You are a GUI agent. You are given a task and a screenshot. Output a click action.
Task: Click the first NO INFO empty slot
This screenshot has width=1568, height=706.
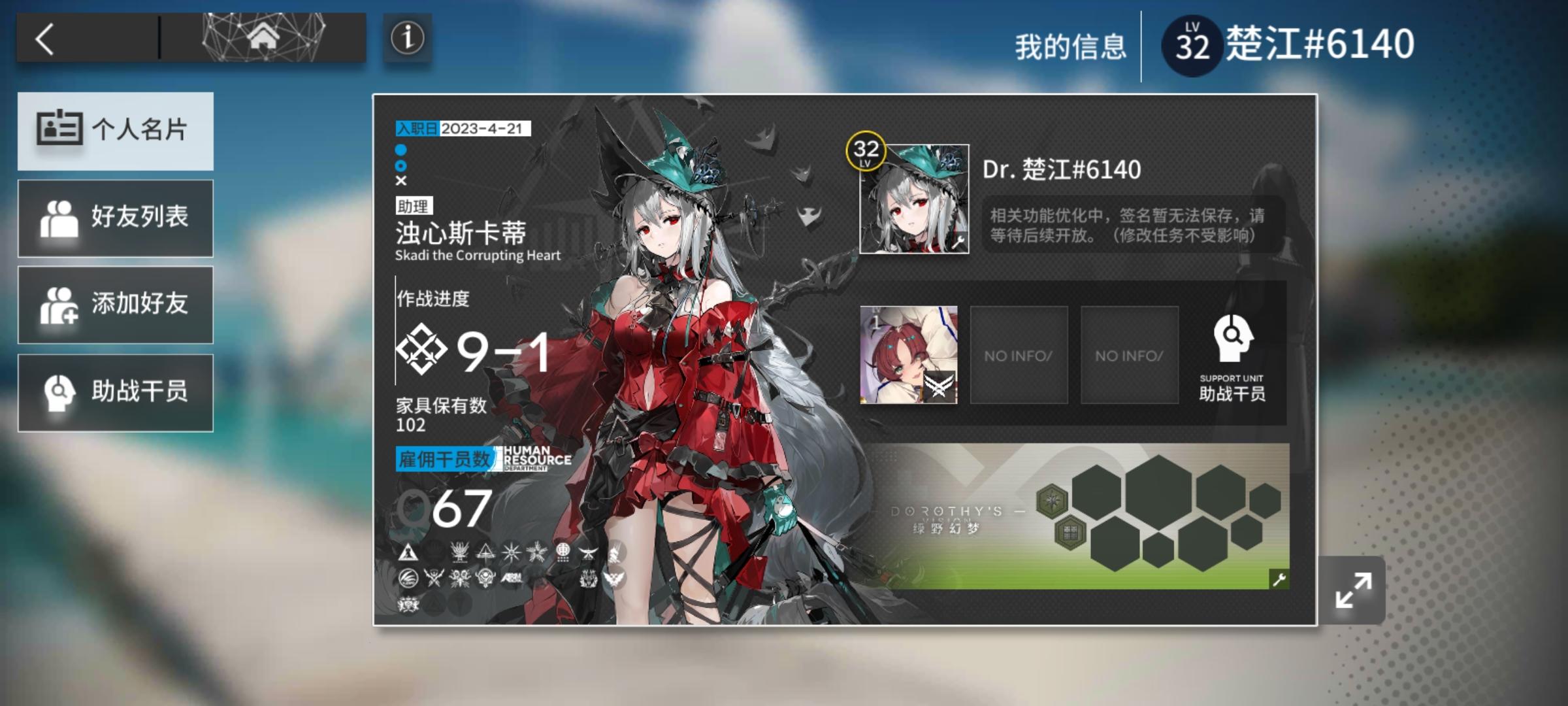click(x=1018, y=355)
